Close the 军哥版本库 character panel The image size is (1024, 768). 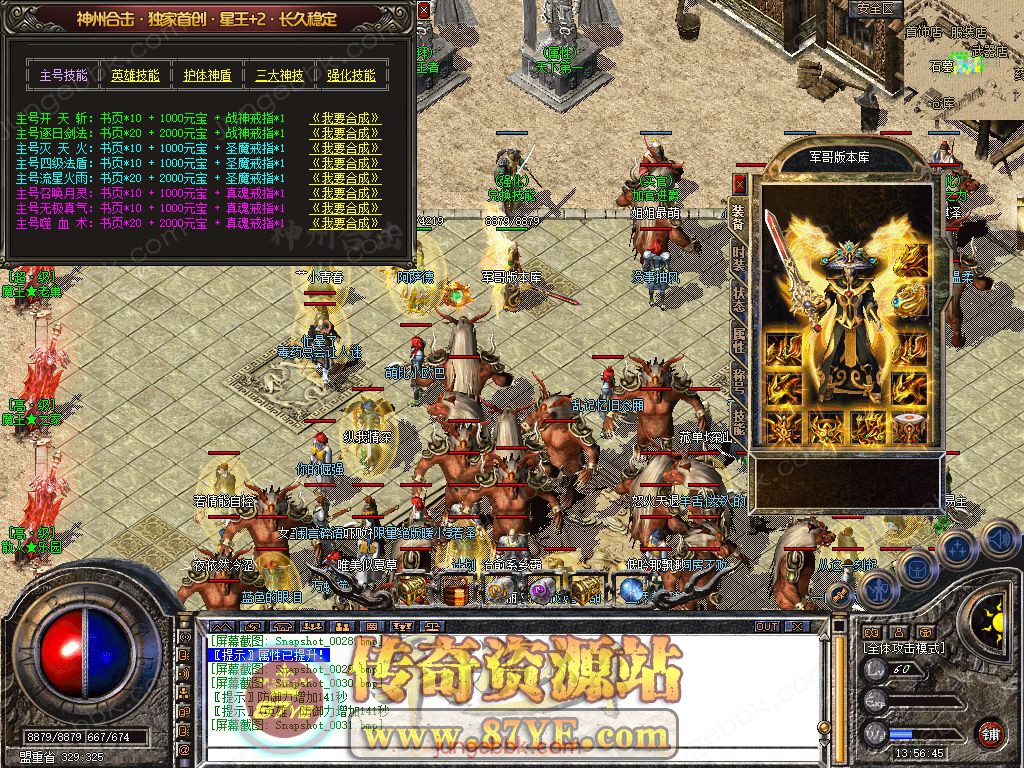739,184
